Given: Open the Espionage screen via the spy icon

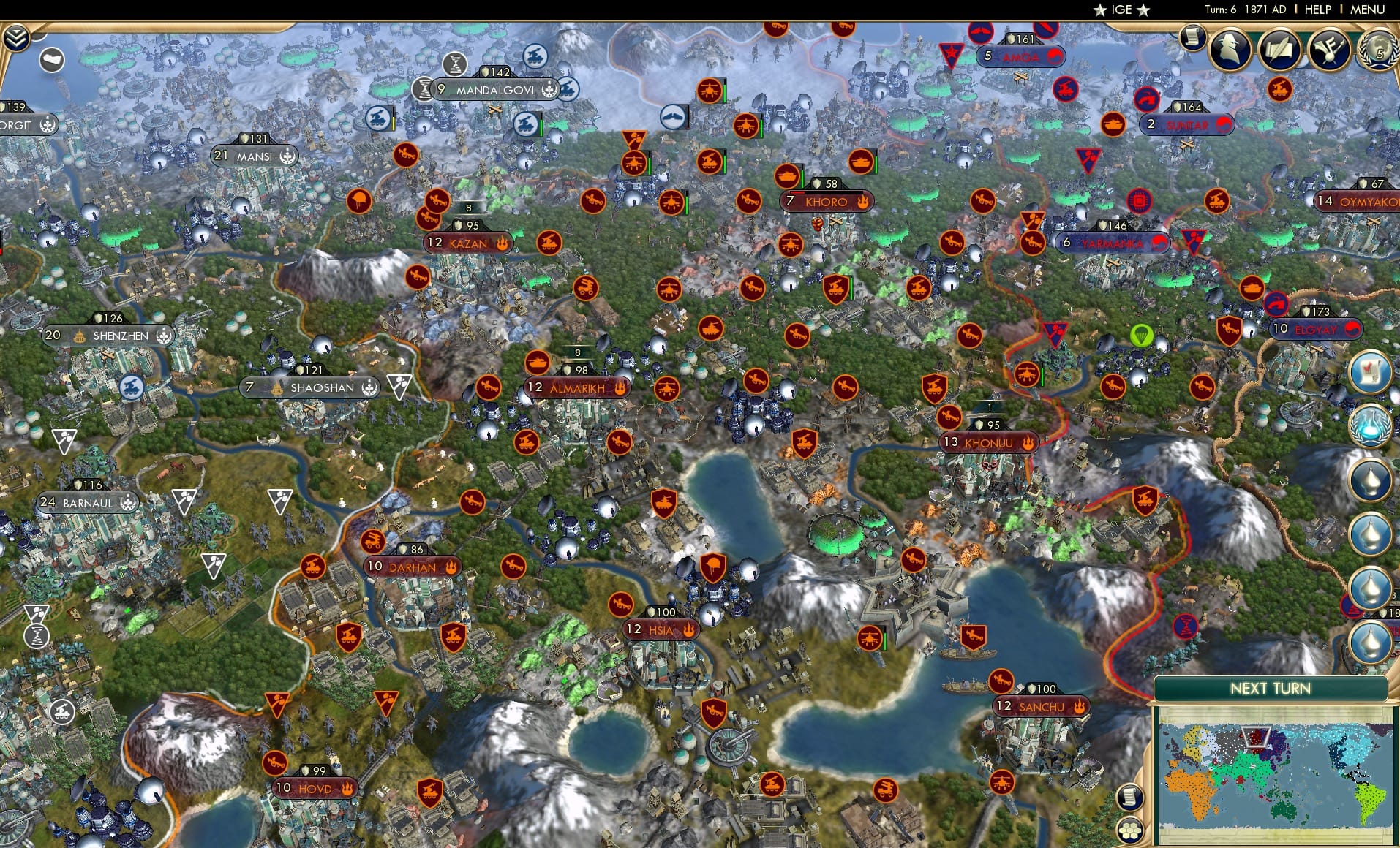Looking at the screenshot, I should coord(1231,49).
